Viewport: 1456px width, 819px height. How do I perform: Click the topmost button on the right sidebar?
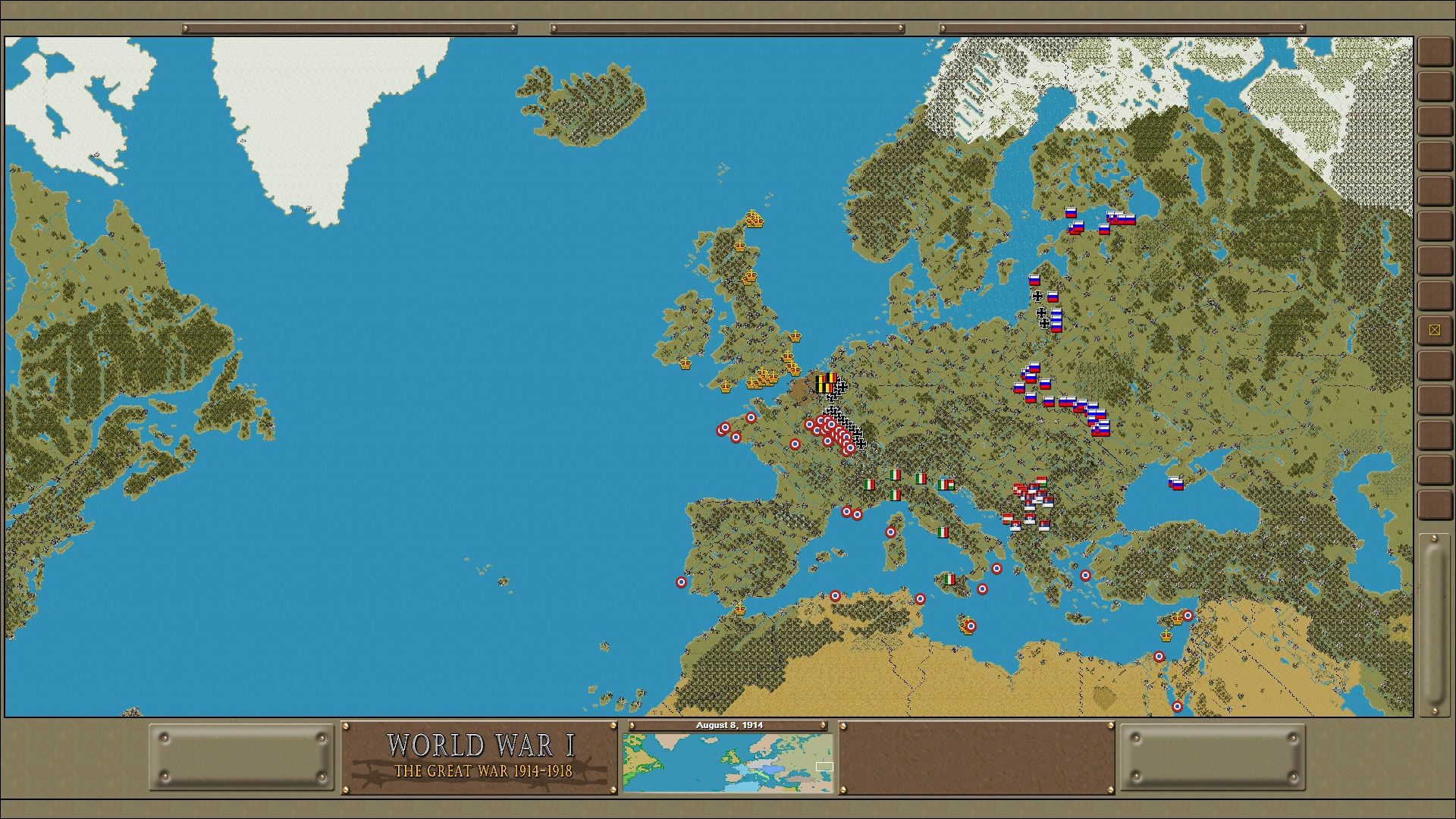[1436, 49]
